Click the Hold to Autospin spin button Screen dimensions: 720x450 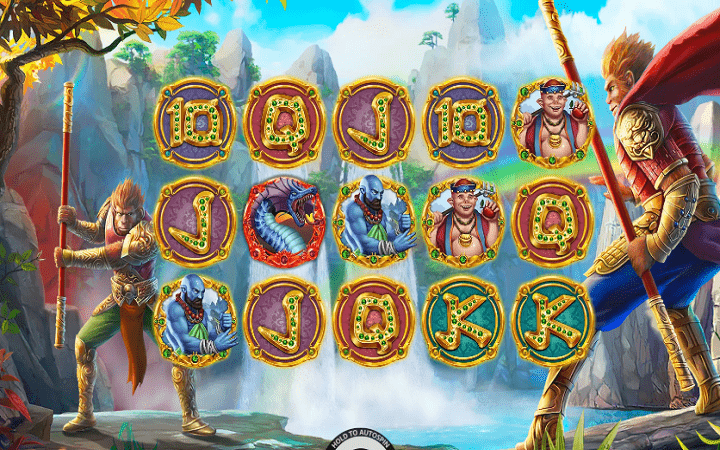pyautogui.click(x=360, y=442)
